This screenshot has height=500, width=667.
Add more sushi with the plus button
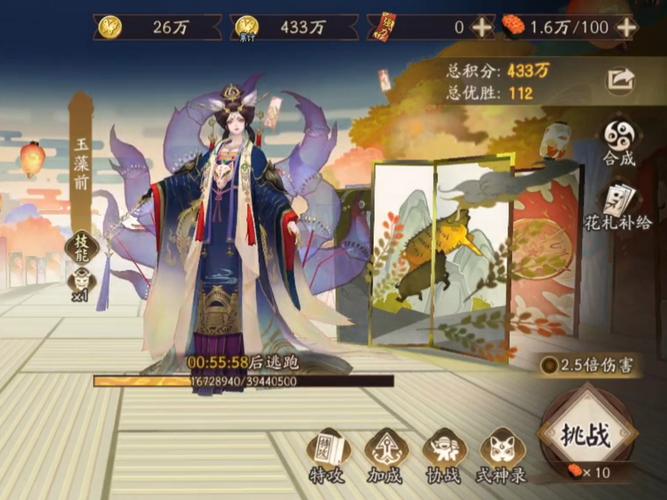[x=627, y=27]
